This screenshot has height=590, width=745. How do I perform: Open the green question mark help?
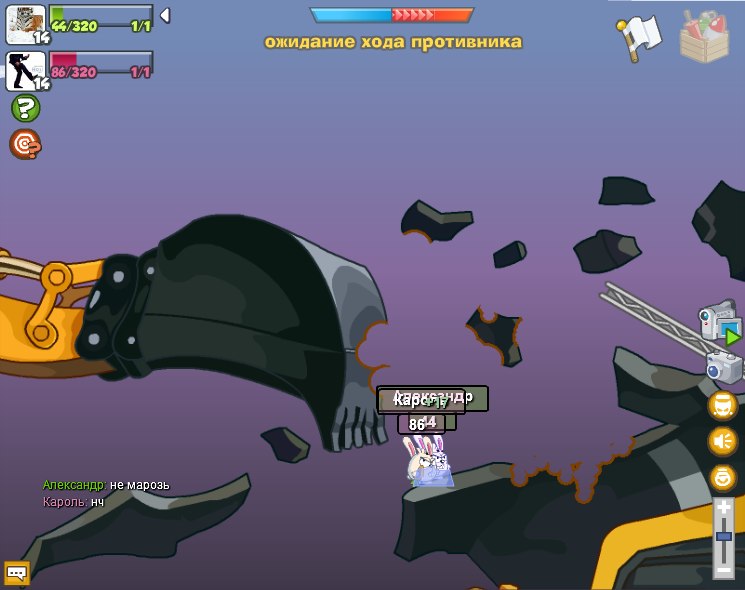point(25,108)
